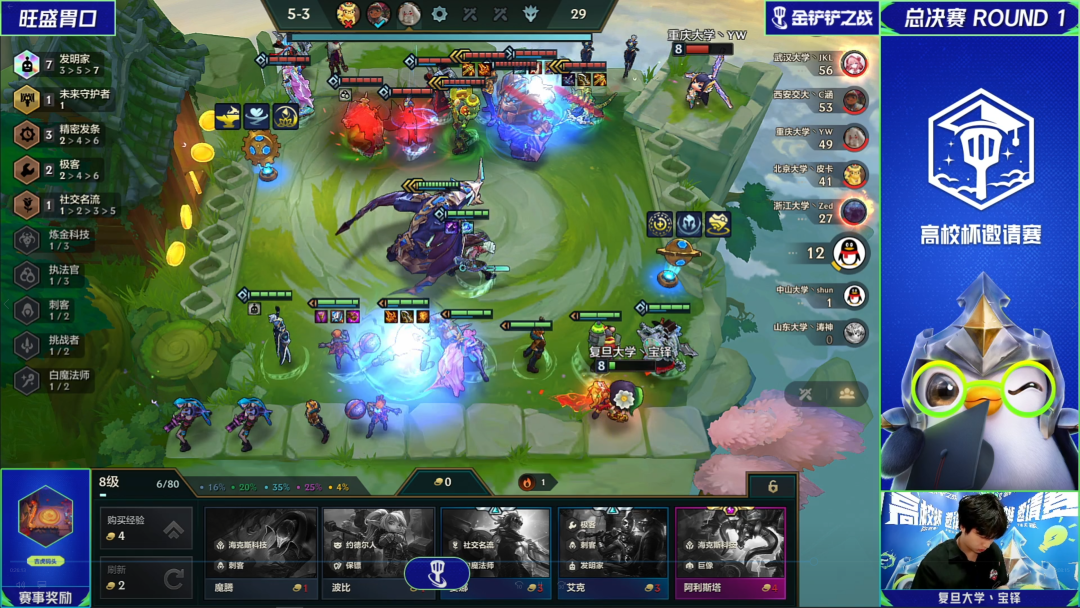Toggle the crossed-swords view below the scoreboard
Viewport: 1080px width, 608px height.
[x=805, y=394]
